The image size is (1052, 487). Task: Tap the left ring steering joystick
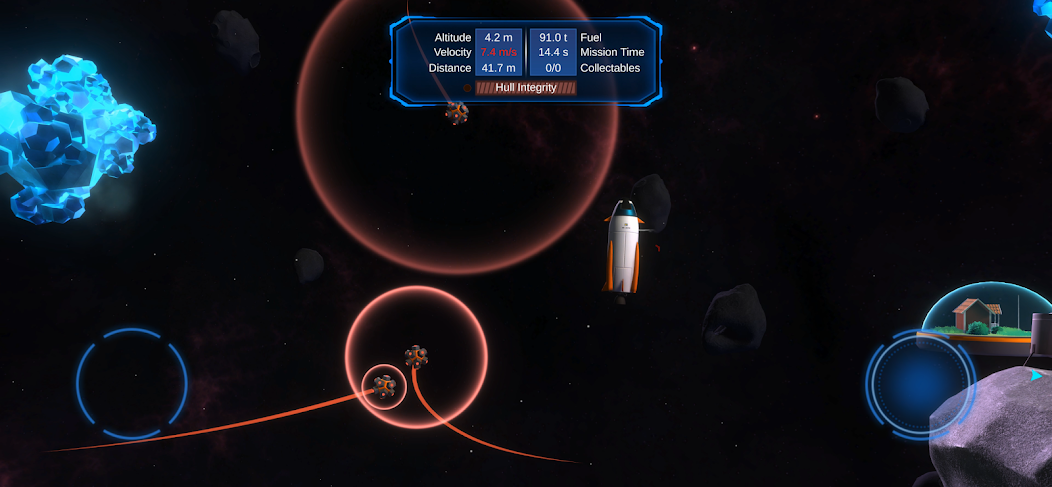132,383
